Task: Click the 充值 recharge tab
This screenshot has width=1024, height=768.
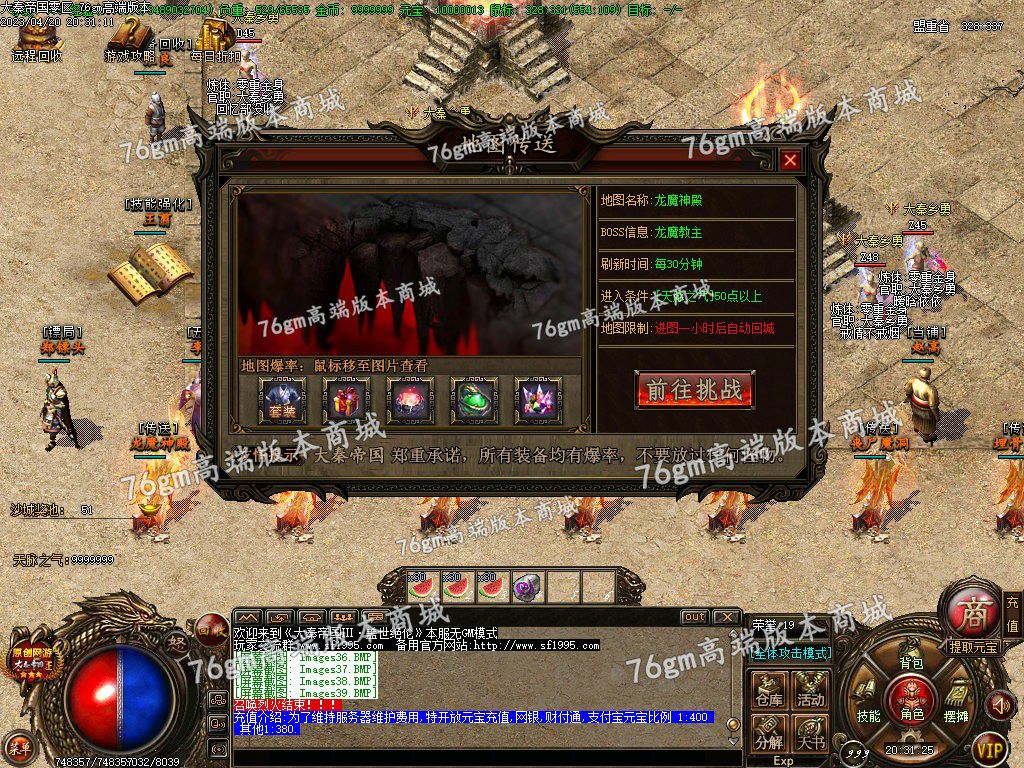Action: click(1012, 612)
